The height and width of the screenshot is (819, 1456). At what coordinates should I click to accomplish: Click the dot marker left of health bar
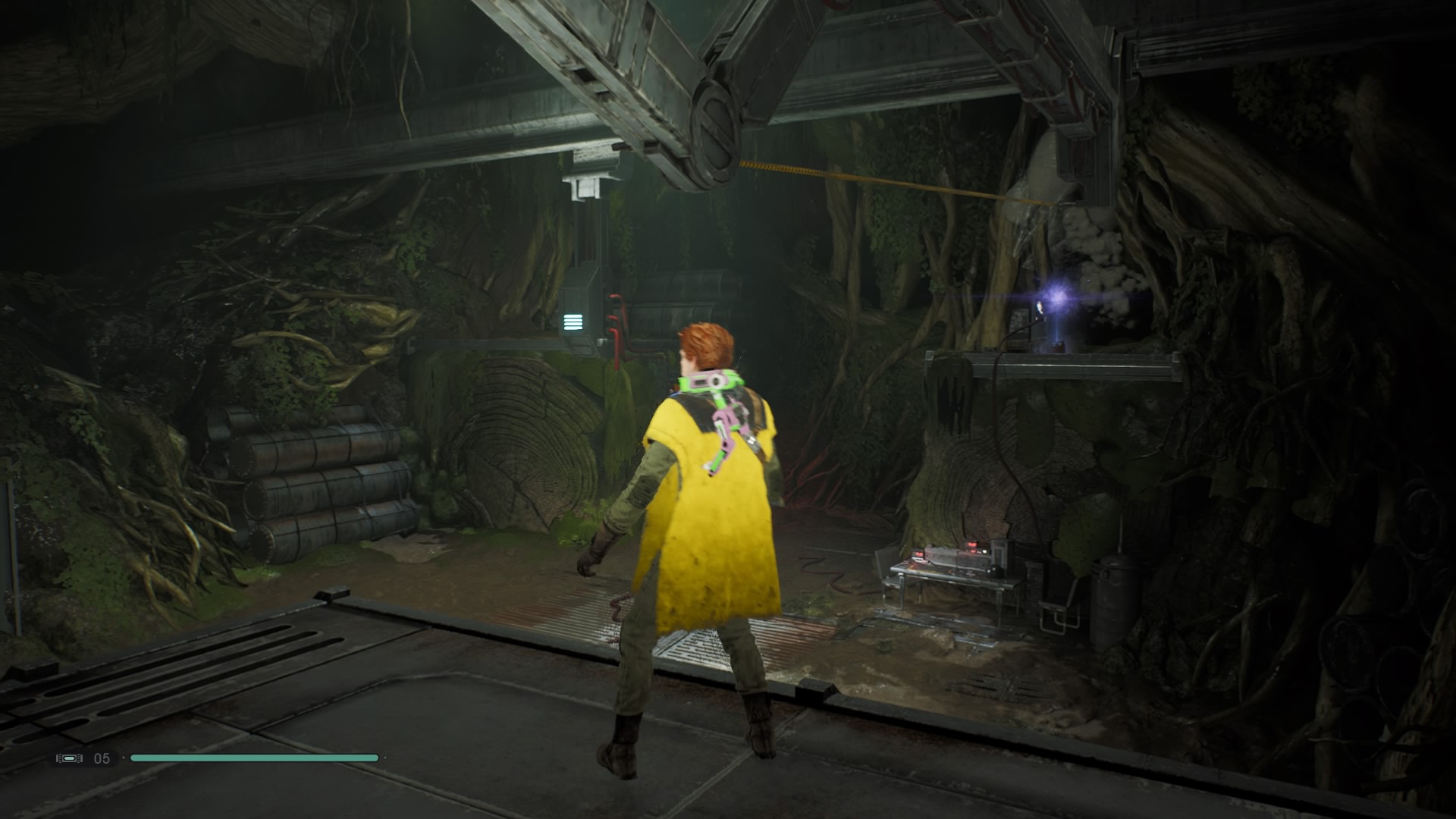pyautogui.click(x=124, y=757)
